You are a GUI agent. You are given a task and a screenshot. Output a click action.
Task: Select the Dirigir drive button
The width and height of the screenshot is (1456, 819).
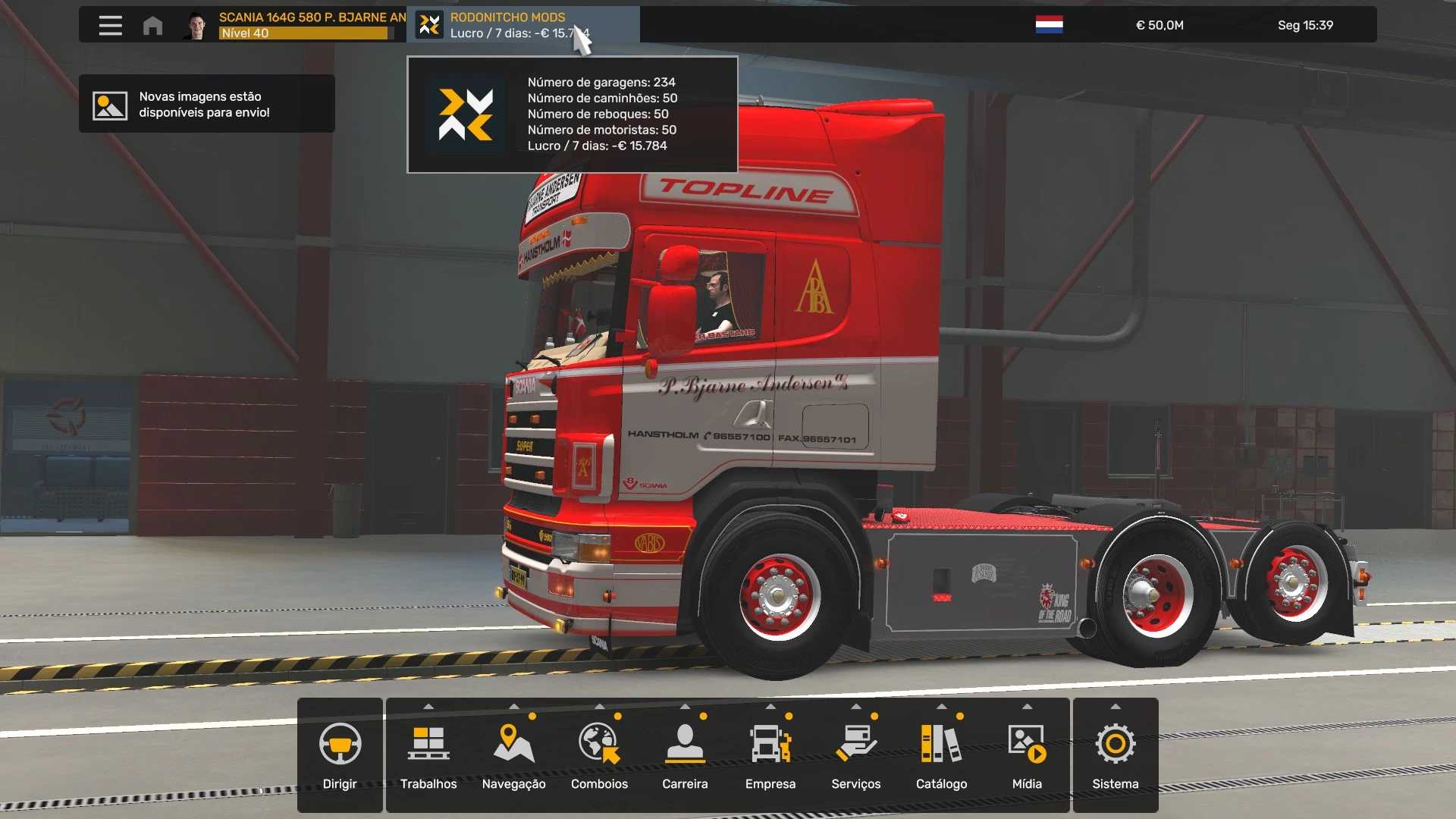click(x=340, y=755)
